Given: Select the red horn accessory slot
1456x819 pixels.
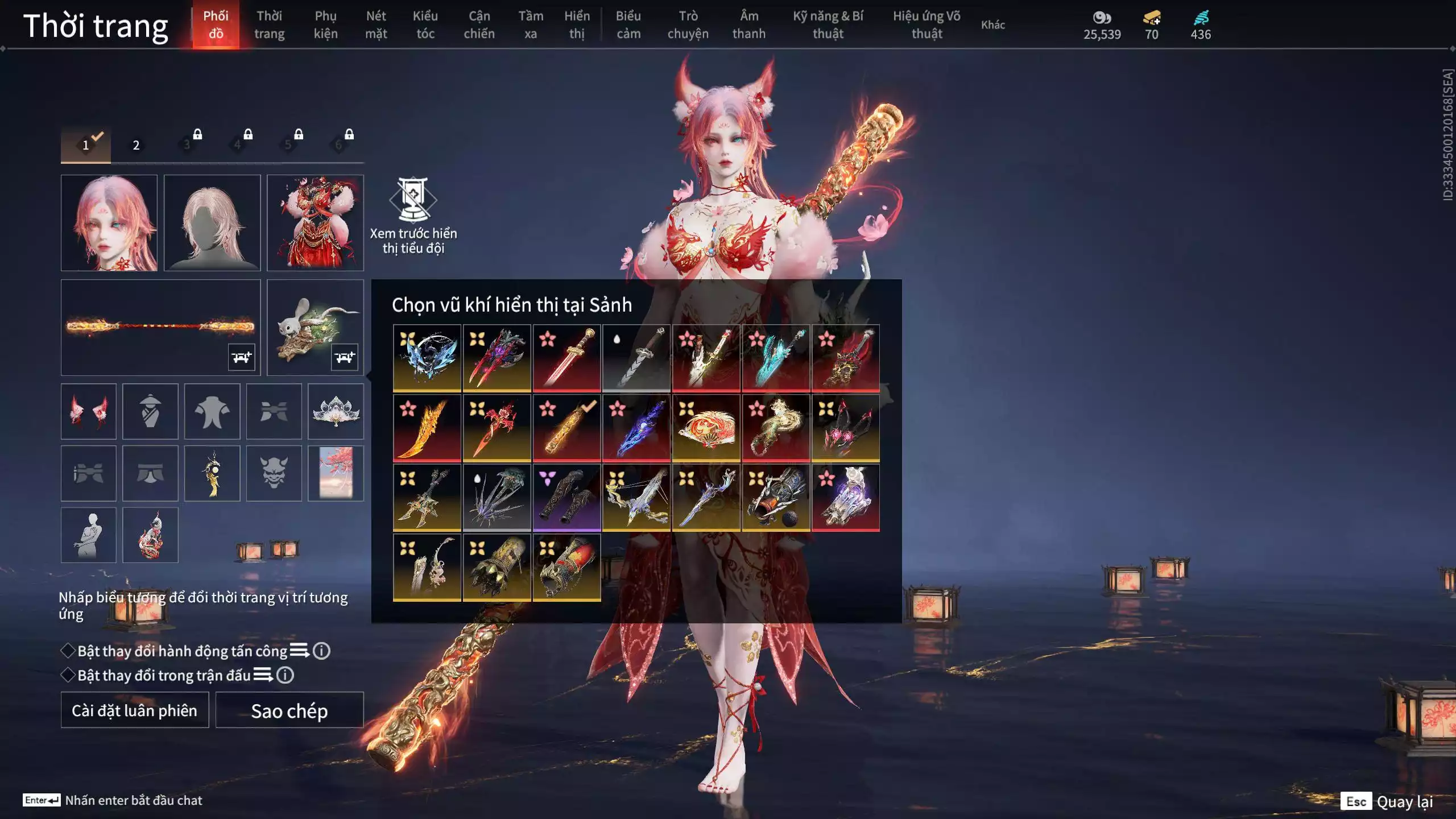Looking at the screenshot, I should [89, 411].
